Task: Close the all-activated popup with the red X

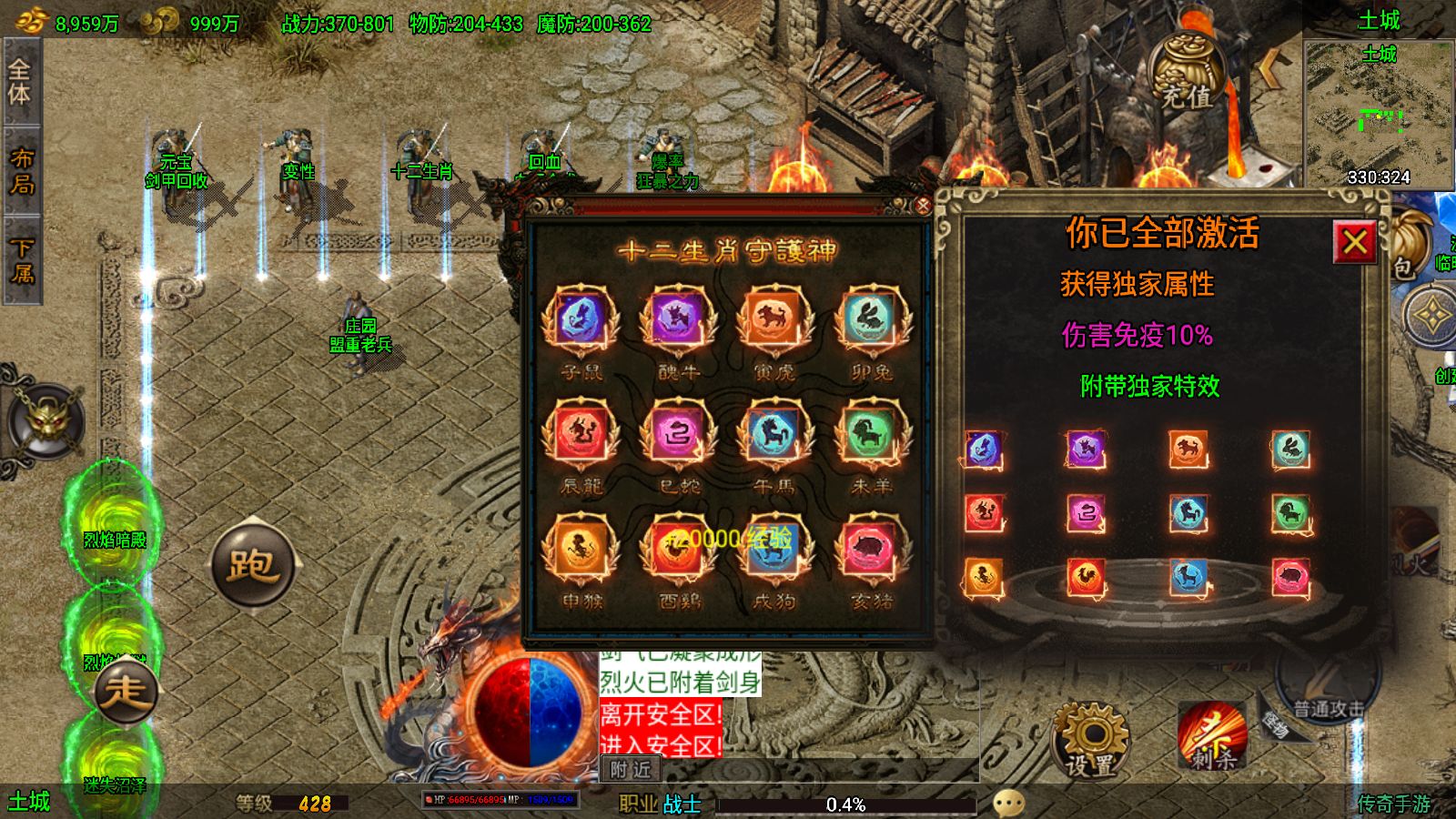Action: pos(1354,242)
